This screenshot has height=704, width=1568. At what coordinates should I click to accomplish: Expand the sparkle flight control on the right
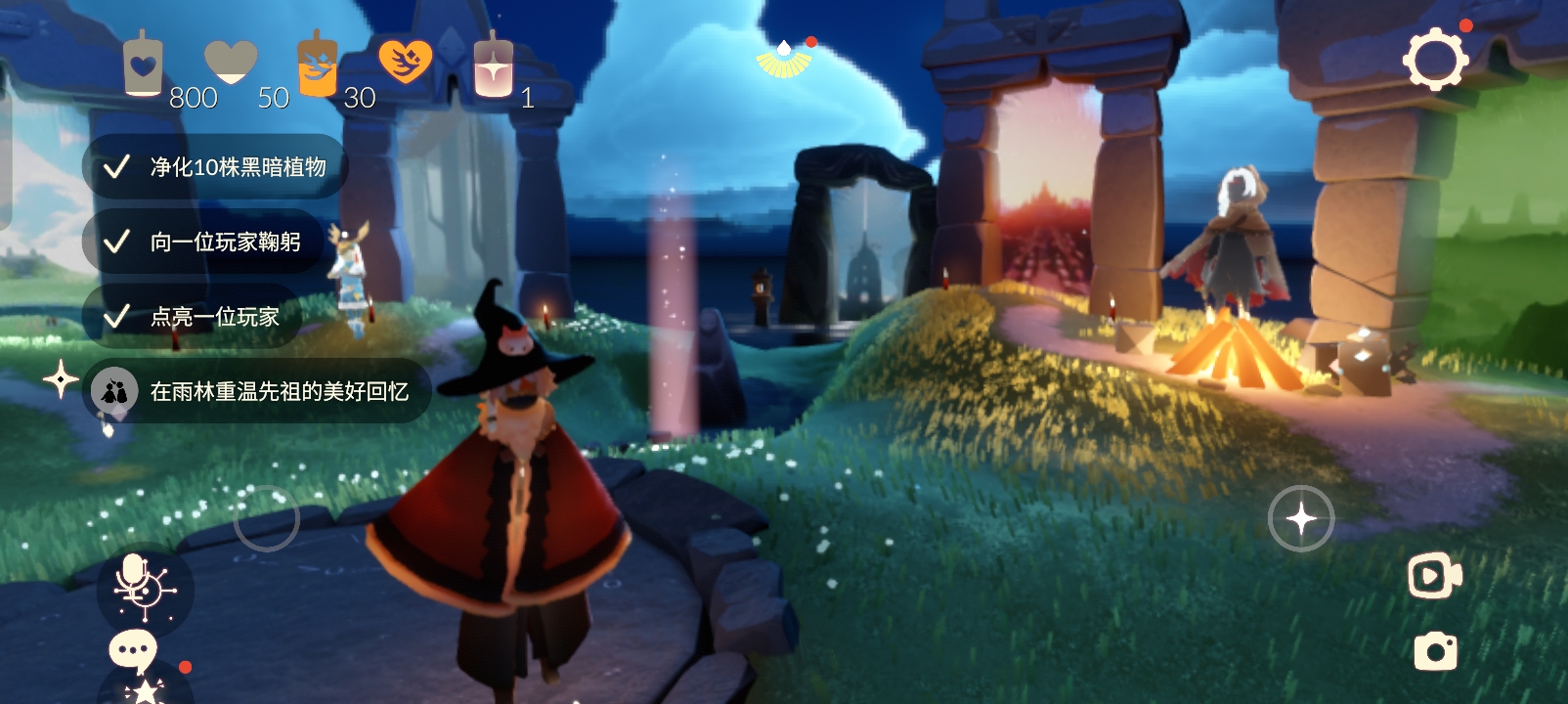[1300, 517]
